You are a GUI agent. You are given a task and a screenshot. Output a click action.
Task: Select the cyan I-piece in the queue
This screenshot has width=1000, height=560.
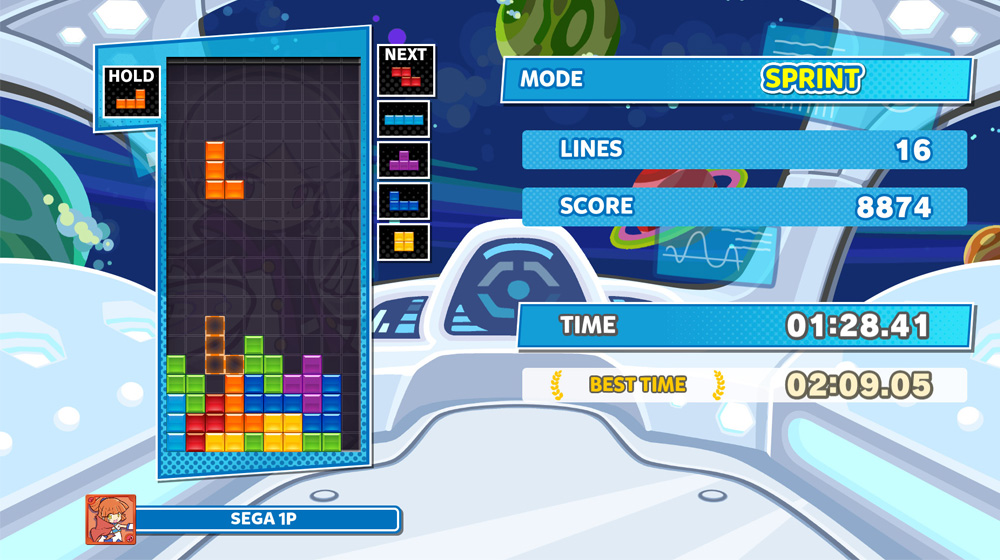pos(404,119)
